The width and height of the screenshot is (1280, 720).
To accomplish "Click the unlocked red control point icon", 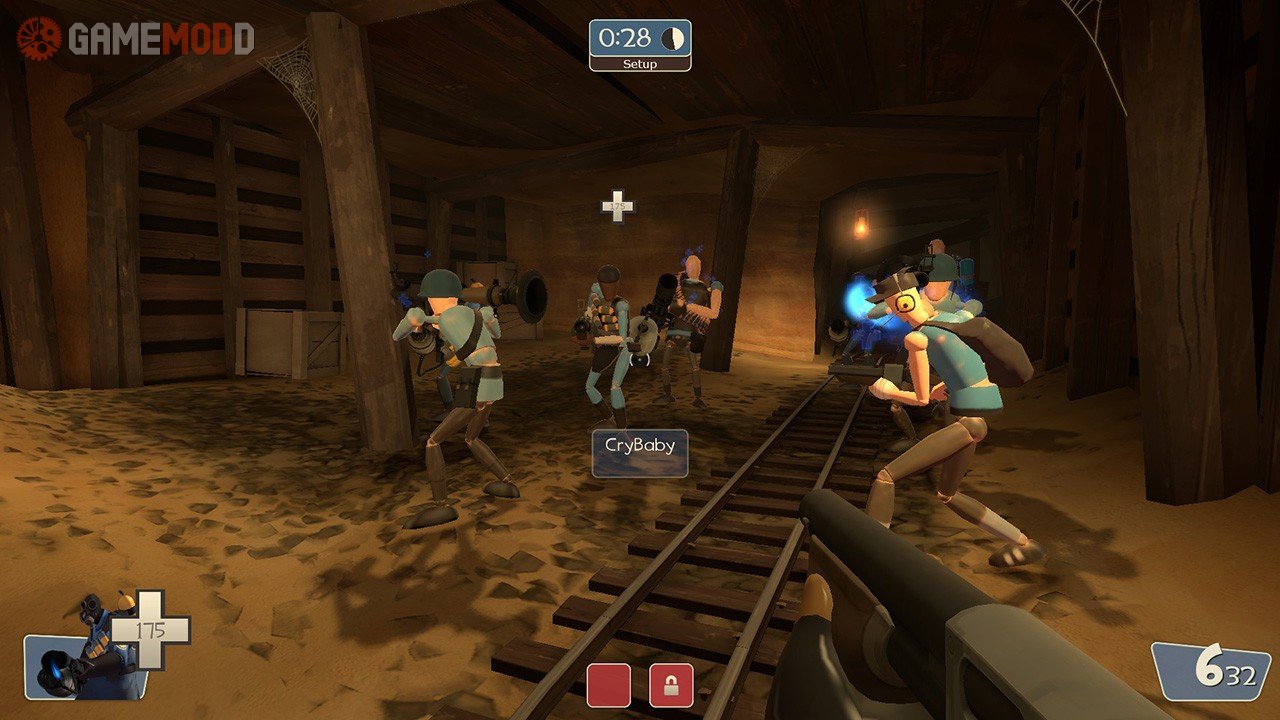I will point(608,685).
